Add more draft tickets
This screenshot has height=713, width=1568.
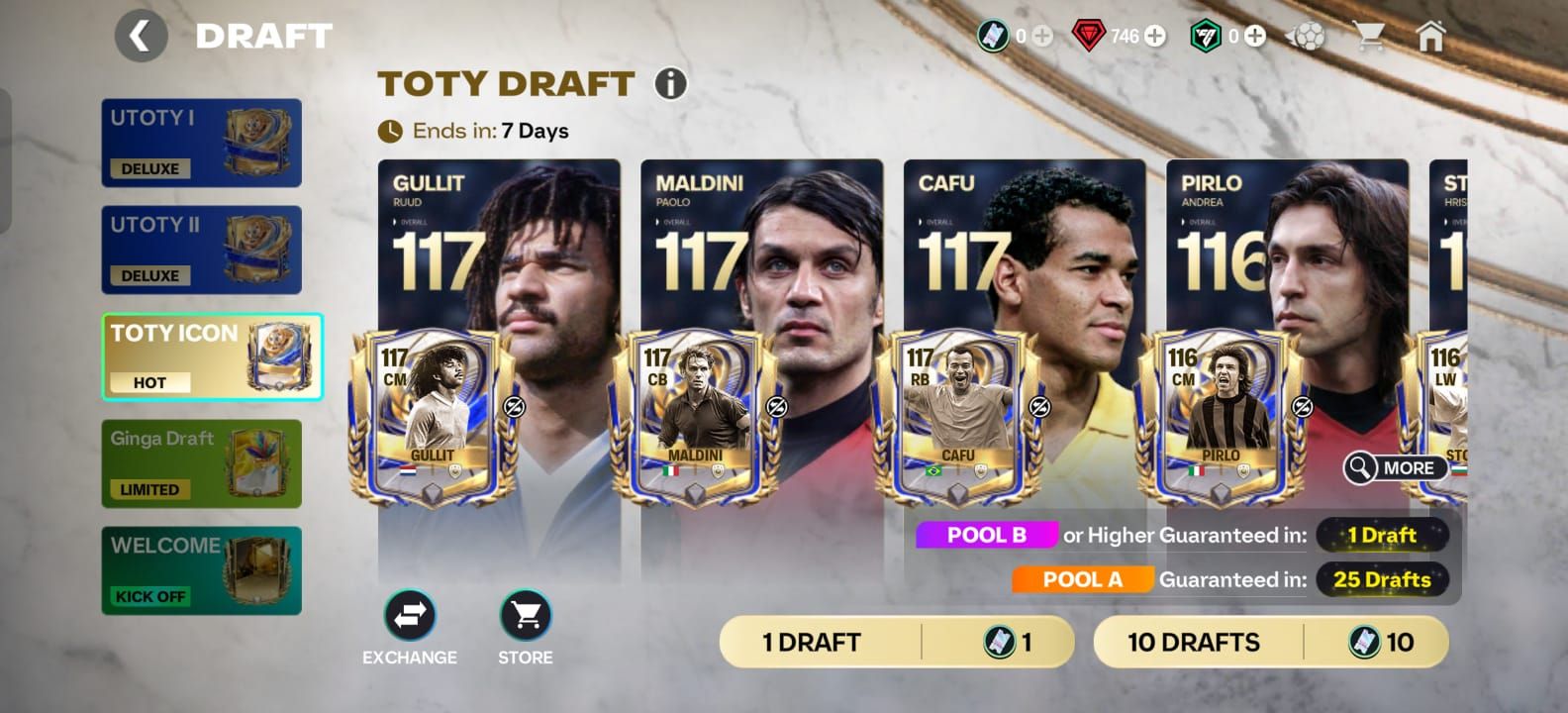[x=1042, y=37]
